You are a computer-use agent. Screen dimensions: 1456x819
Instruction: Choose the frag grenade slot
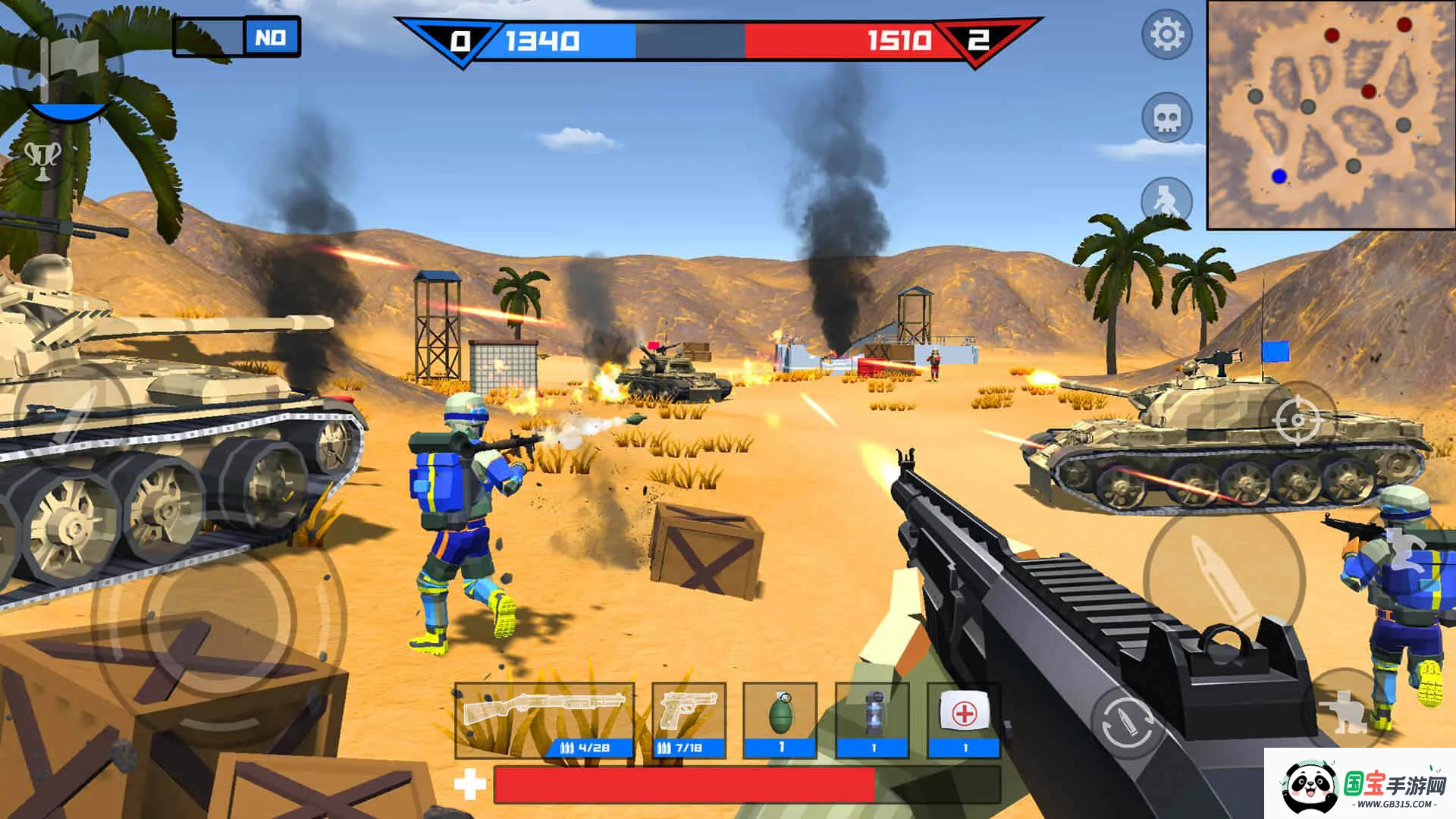(780, 720)
